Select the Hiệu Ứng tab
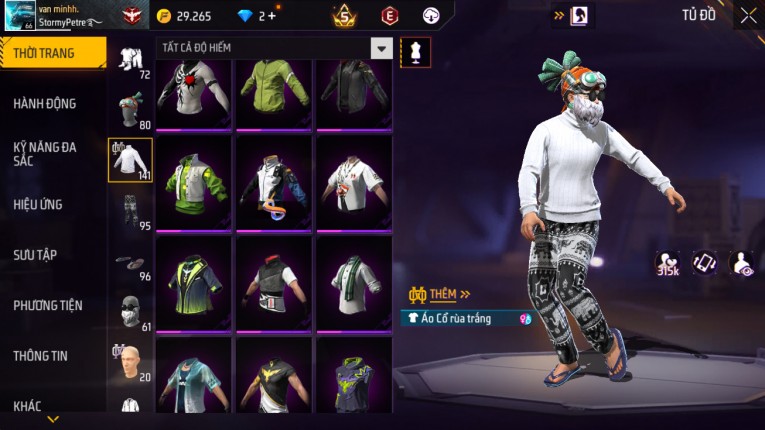The width and height of the screenshot is (765, 430). click(39, 204)
